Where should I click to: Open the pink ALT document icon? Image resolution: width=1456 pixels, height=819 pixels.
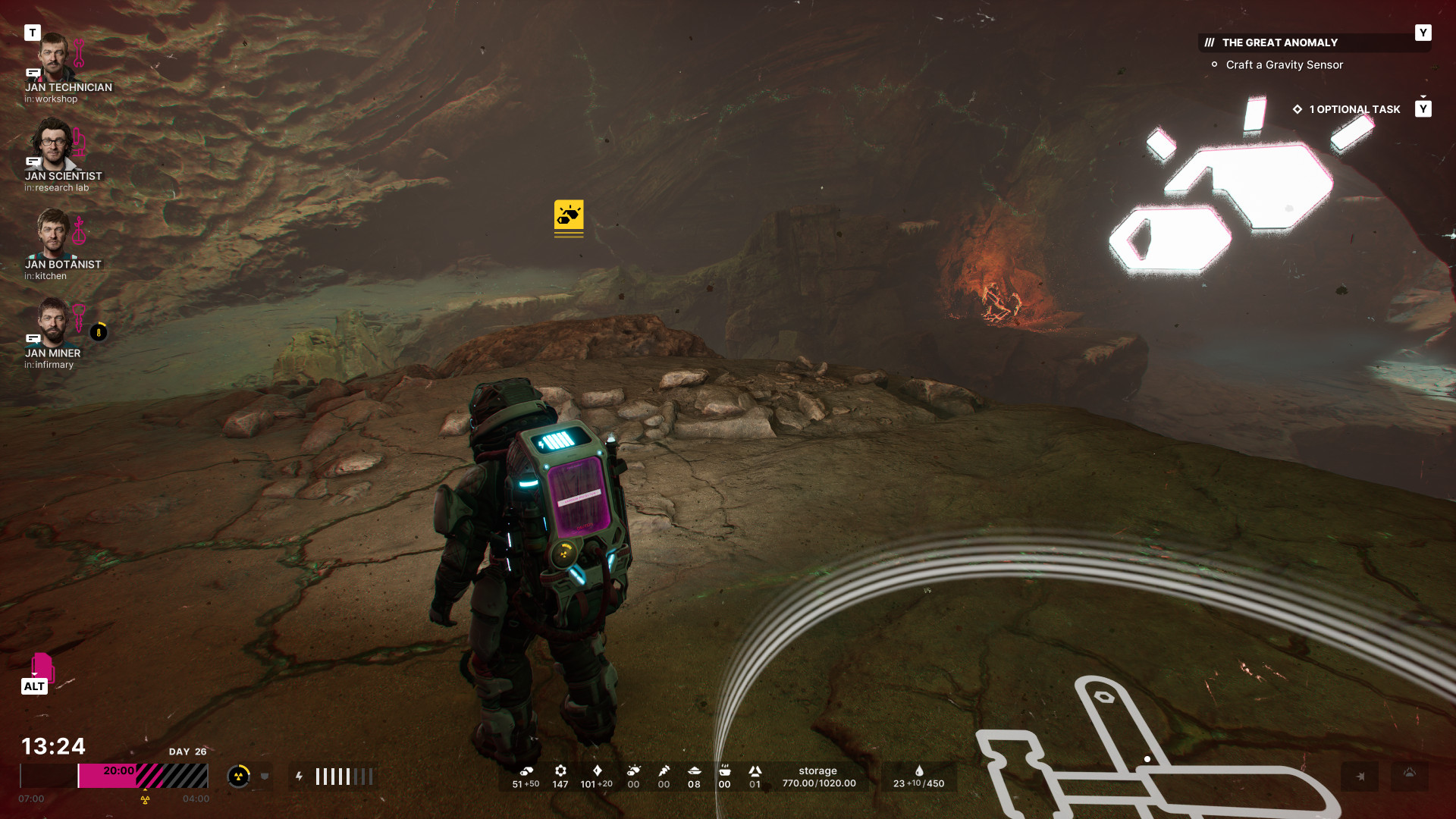pos(41,667)
